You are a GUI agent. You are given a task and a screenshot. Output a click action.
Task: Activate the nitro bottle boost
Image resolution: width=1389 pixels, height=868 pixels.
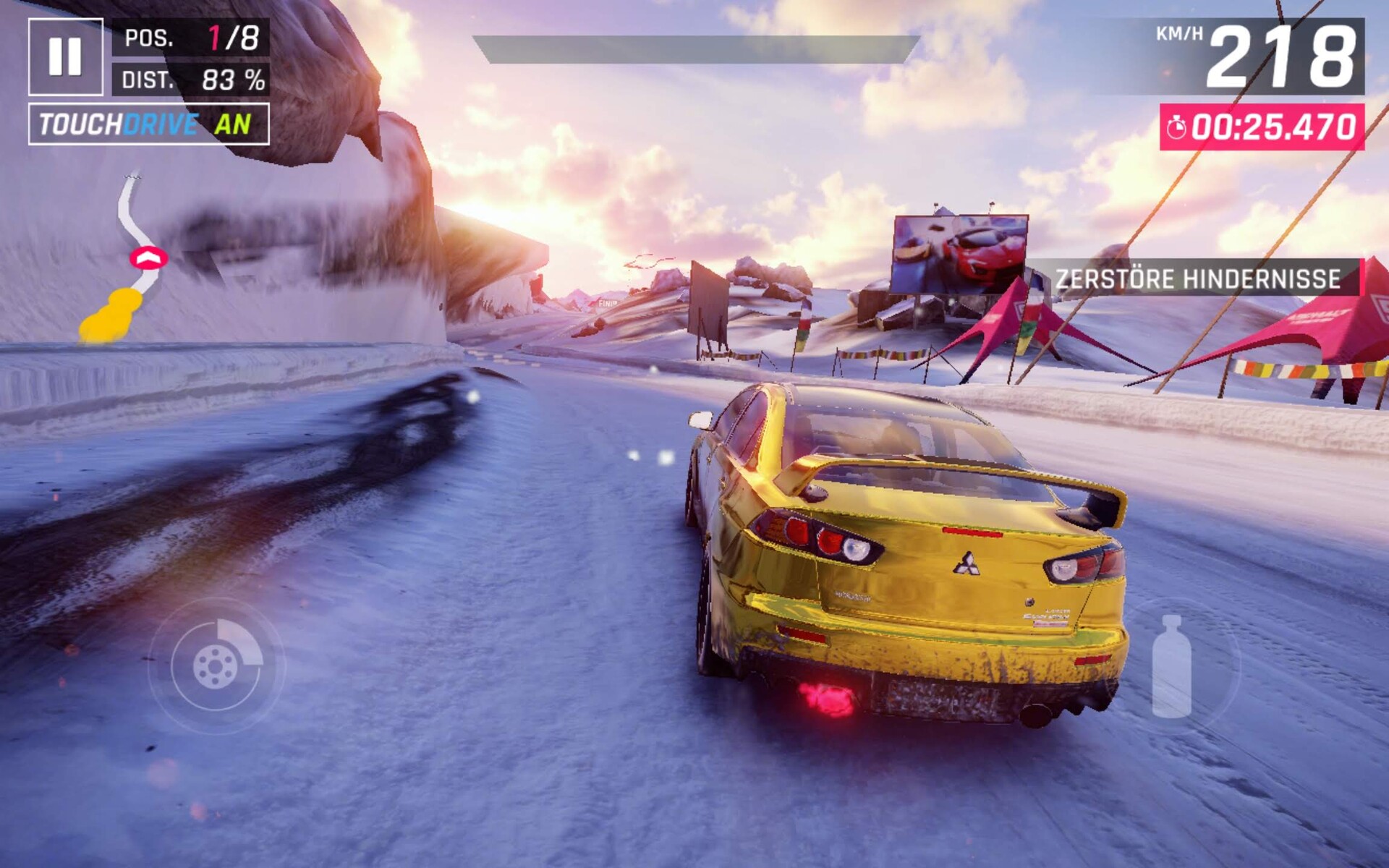[1171, 667]
